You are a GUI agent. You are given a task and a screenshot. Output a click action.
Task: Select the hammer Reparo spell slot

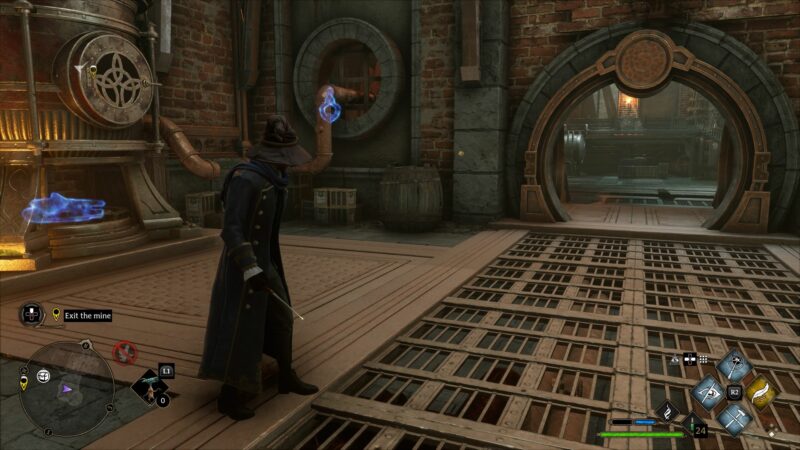coord(735,419)
